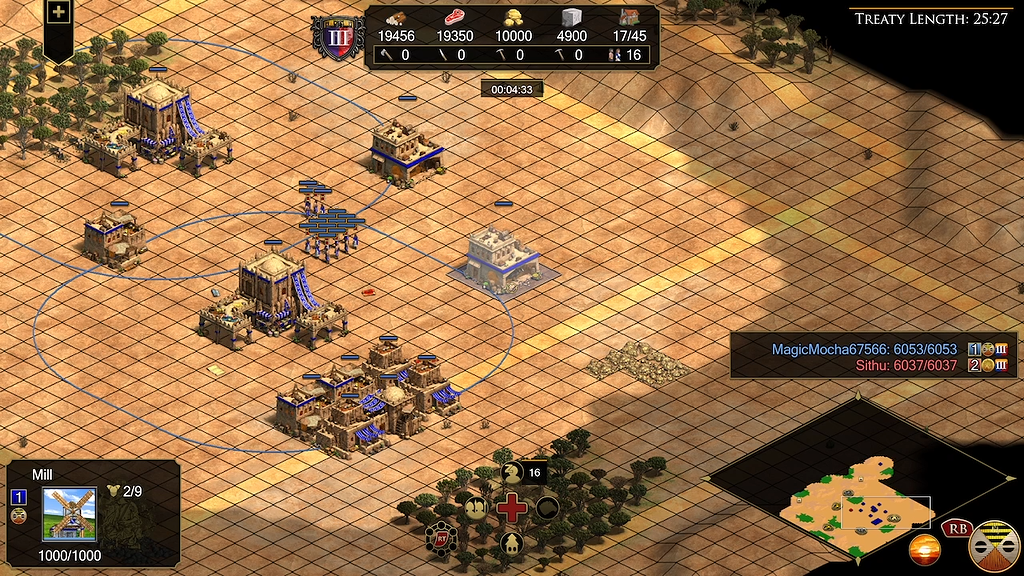Choose the military units group icon
Image resolution: width=1024 pixels, height=576 pixels.
pyautogui.click(x=476, y=506)
